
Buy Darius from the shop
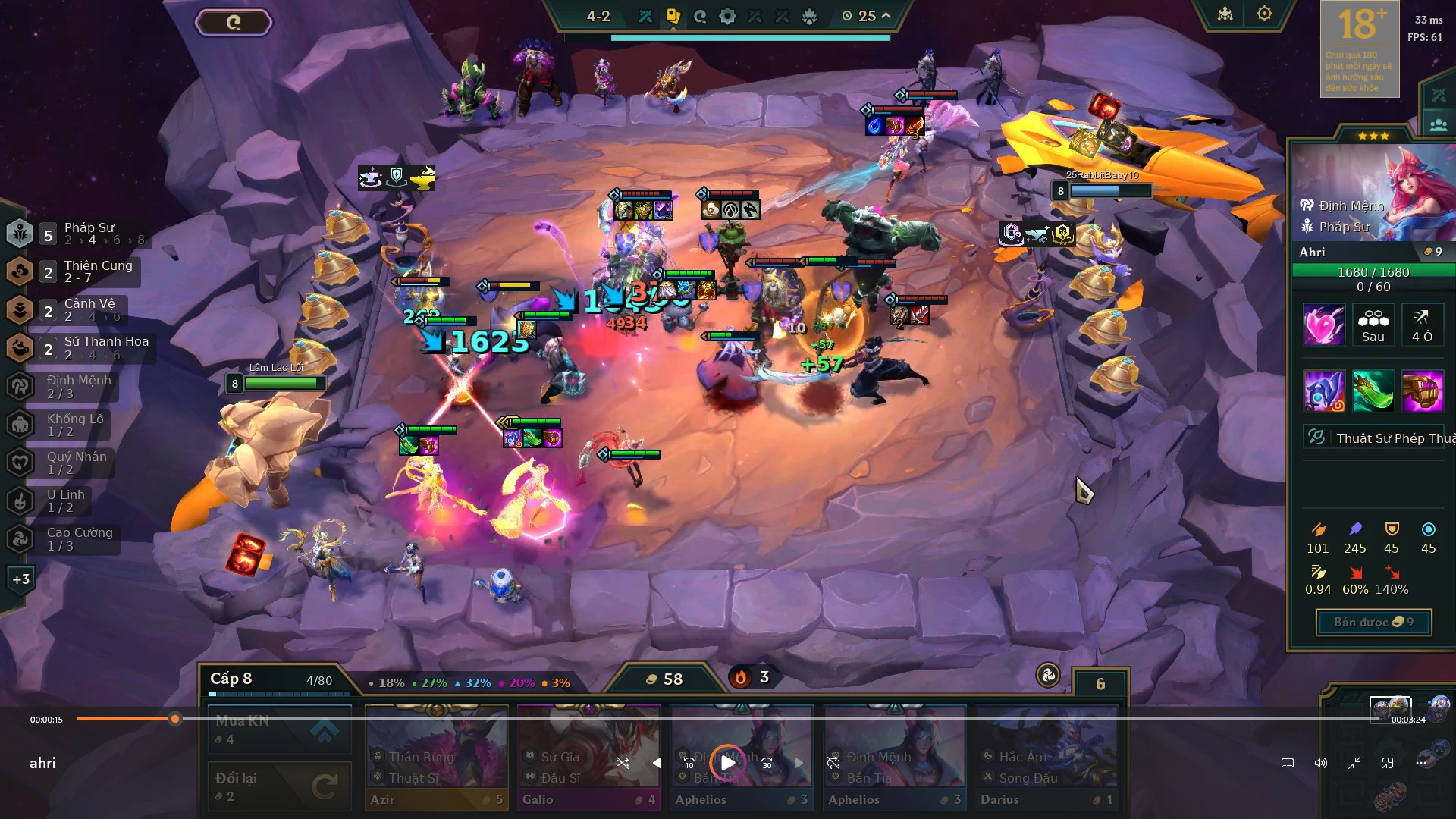[1046, 757]
